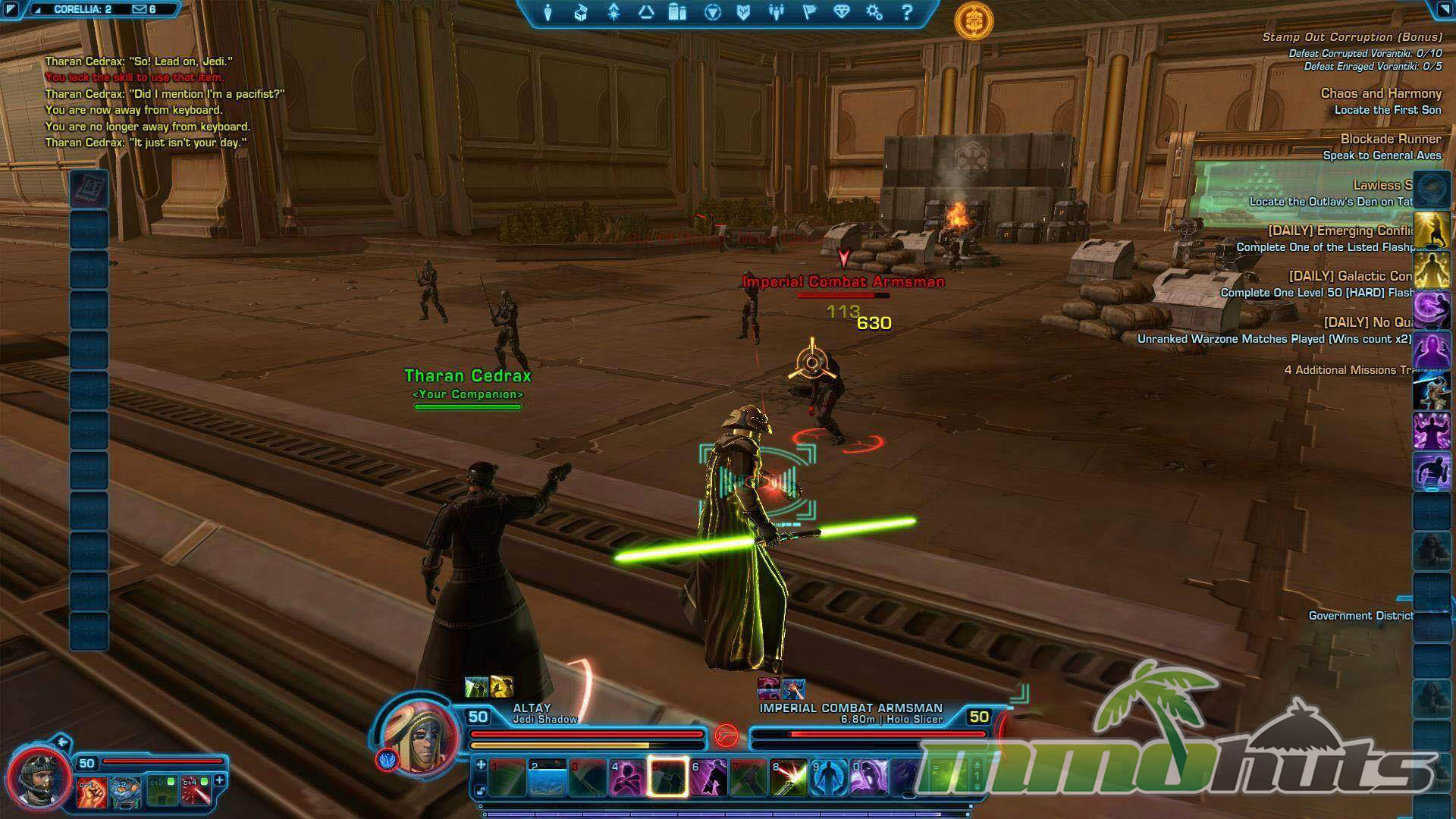This screenshot has height=819, width=1456.
Task: Select the Chaos and Harmony mission tracker entry
Action: pos(1380,93)
